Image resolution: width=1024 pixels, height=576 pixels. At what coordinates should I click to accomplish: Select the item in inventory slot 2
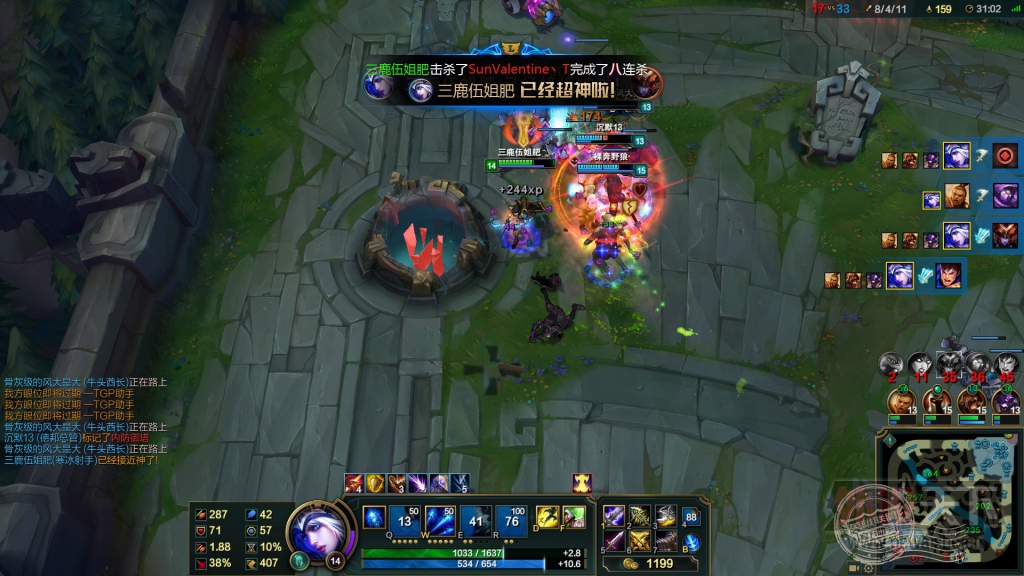pyautogui.click(x=640, y=517)
